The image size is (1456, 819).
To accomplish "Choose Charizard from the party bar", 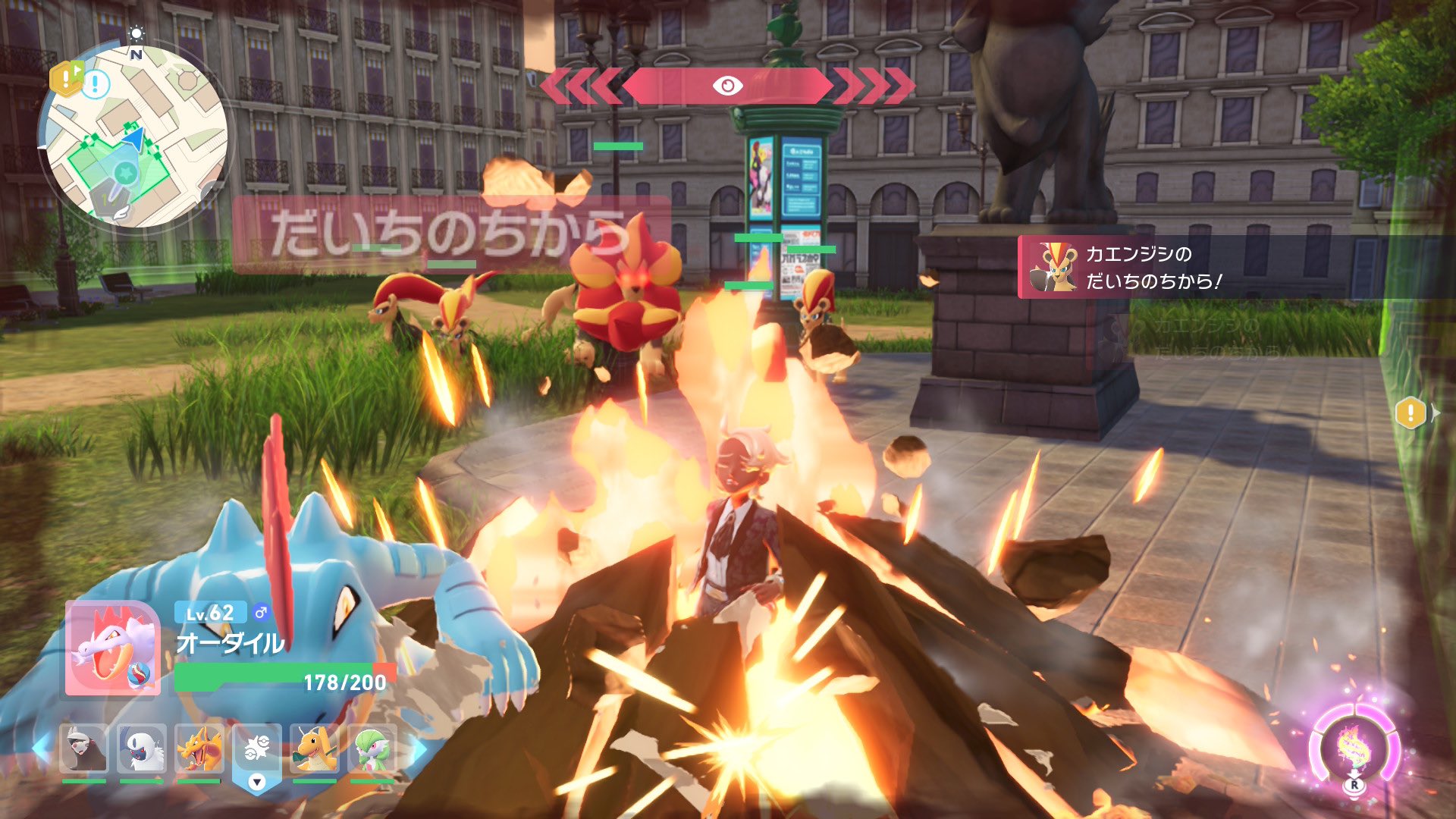I will coord(199,750).
